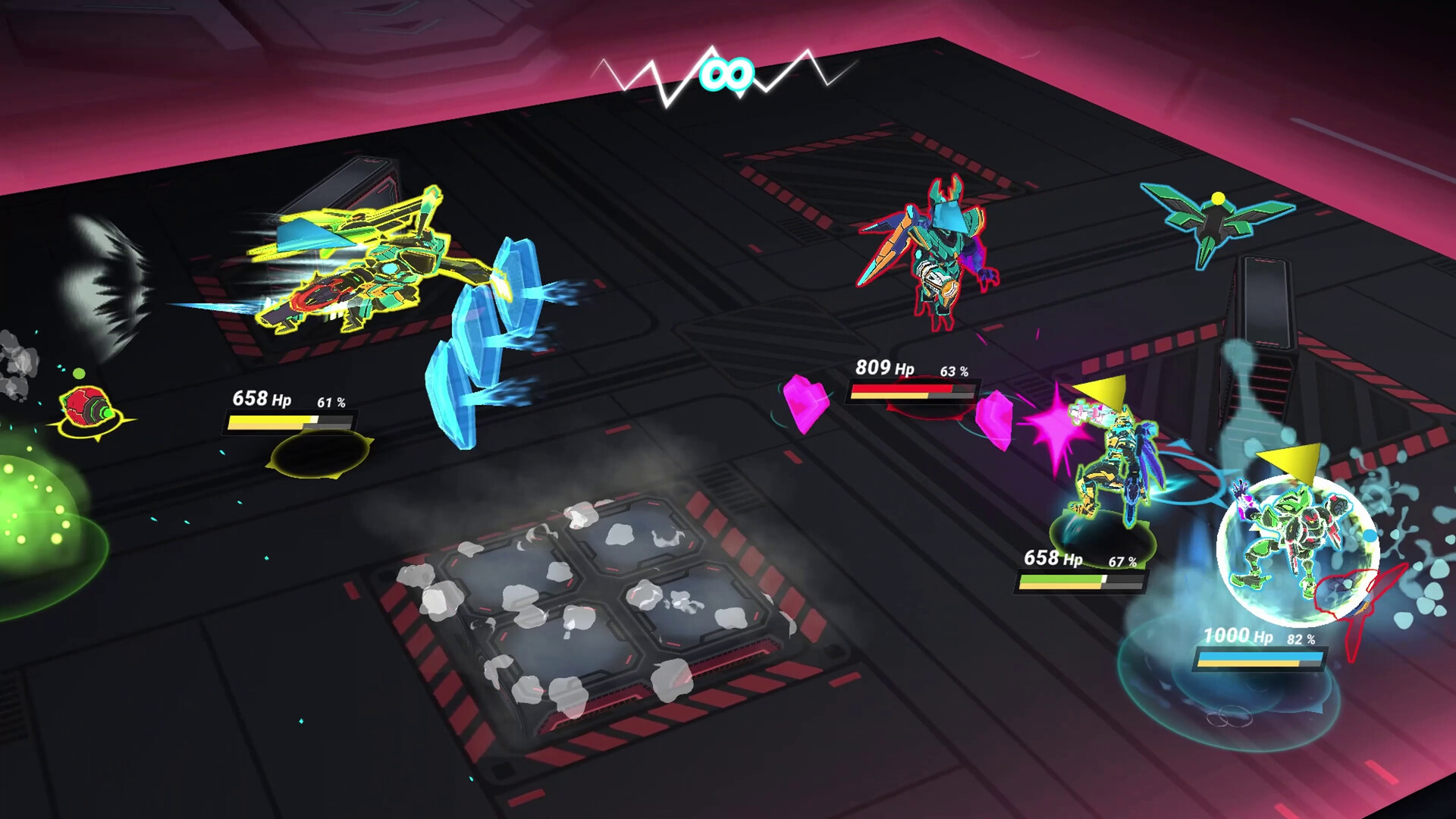Screen dimensions: 1456x819
Task: Click the 658 Hp label under the blue mech
Action: coord(1054,557)
